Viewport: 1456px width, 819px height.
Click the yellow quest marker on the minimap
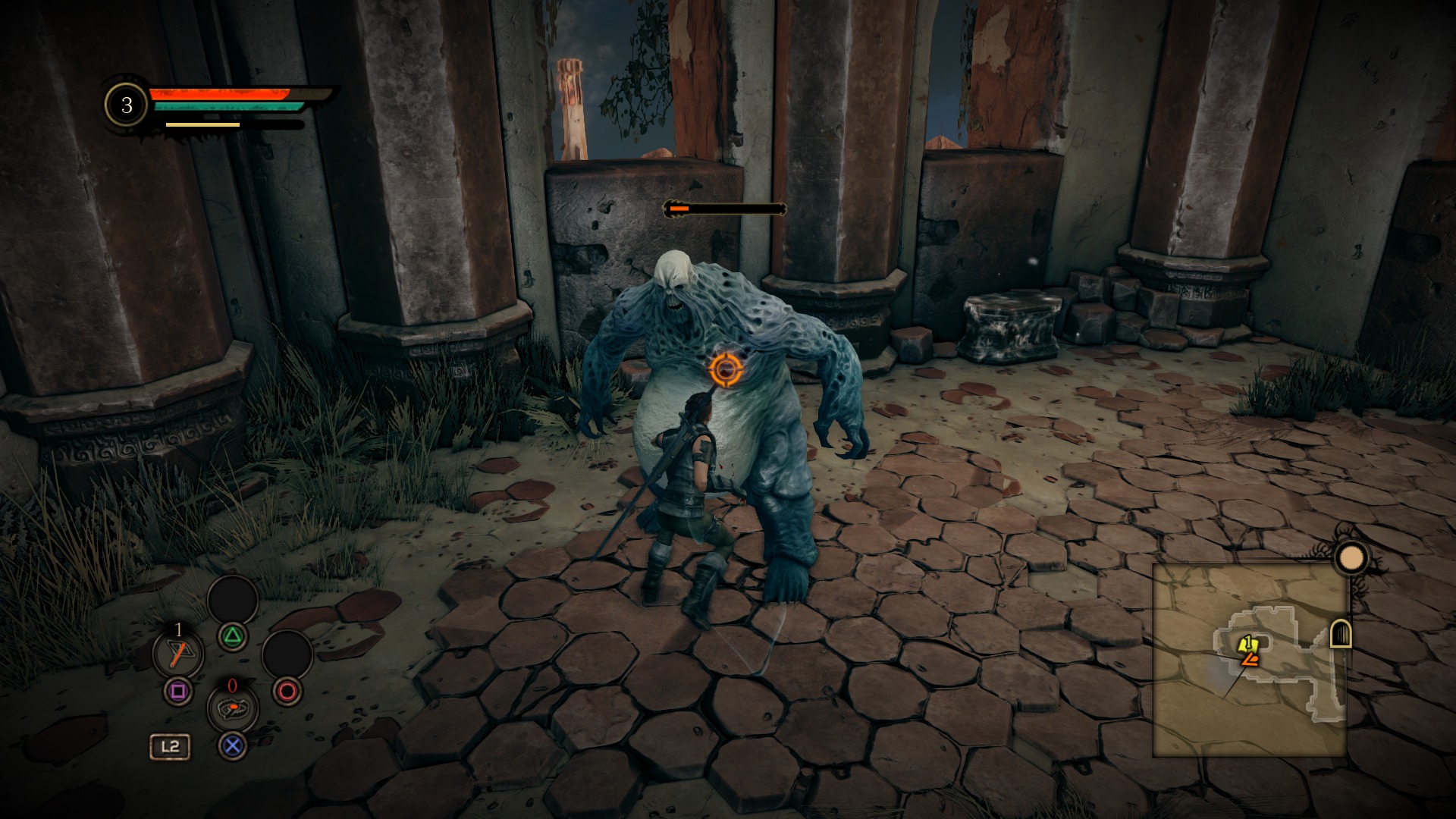1247,645
